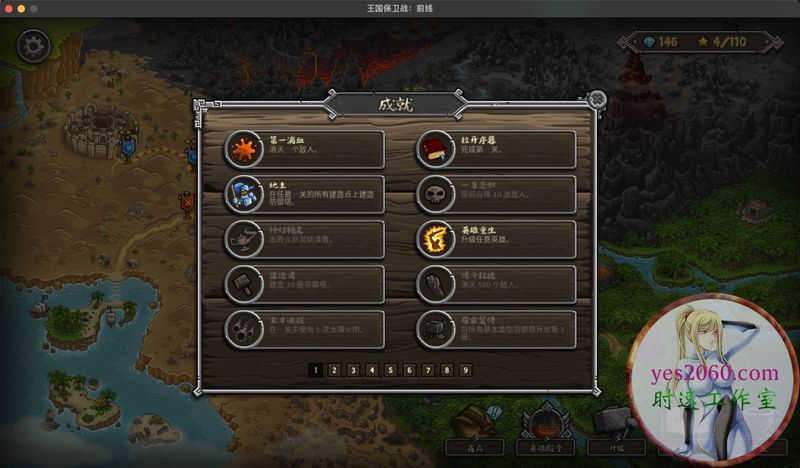Close the achievements panel
This screenshot has width=800, height=468.
click(x=597, y=99)
